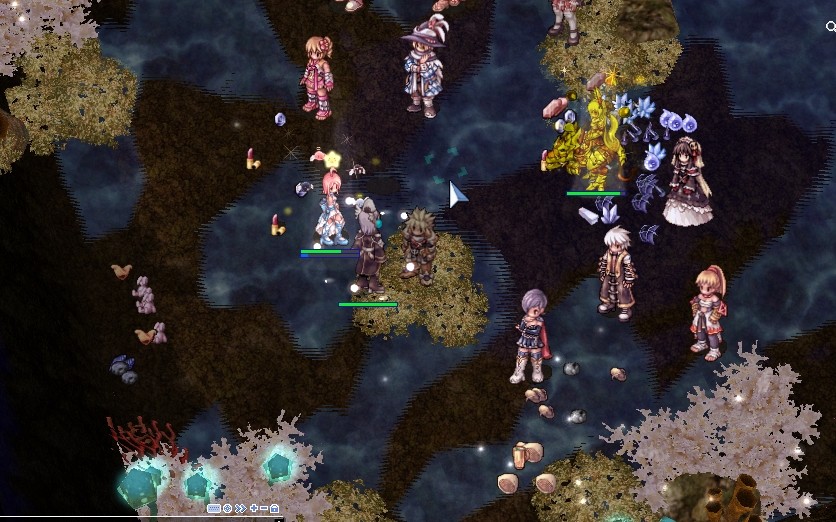Click the plus icon in the bottom bar
Viewport: 836px width, 522px height.
point(254,508)
